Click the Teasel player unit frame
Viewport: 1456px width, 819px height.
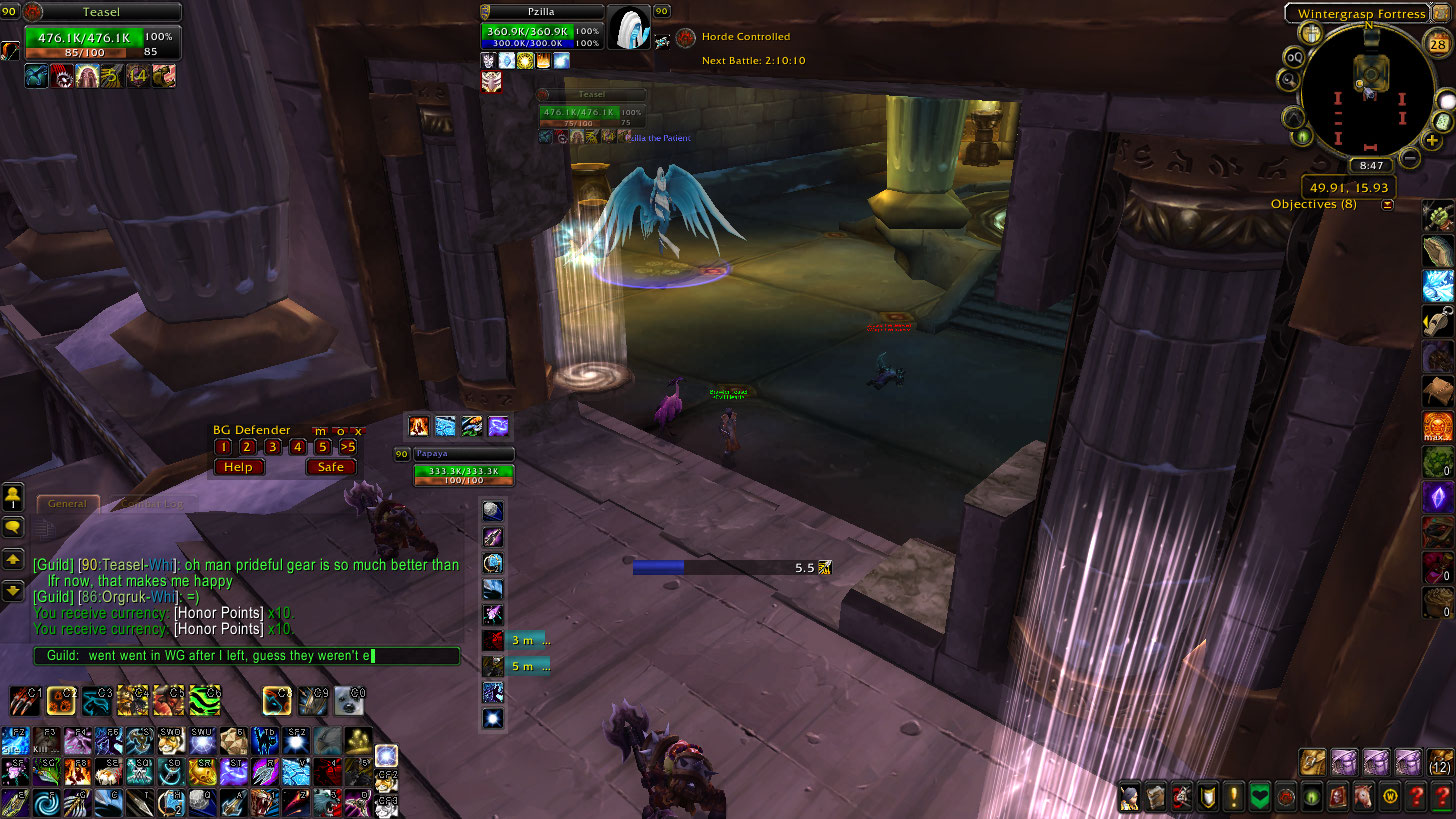coord(98,12)
